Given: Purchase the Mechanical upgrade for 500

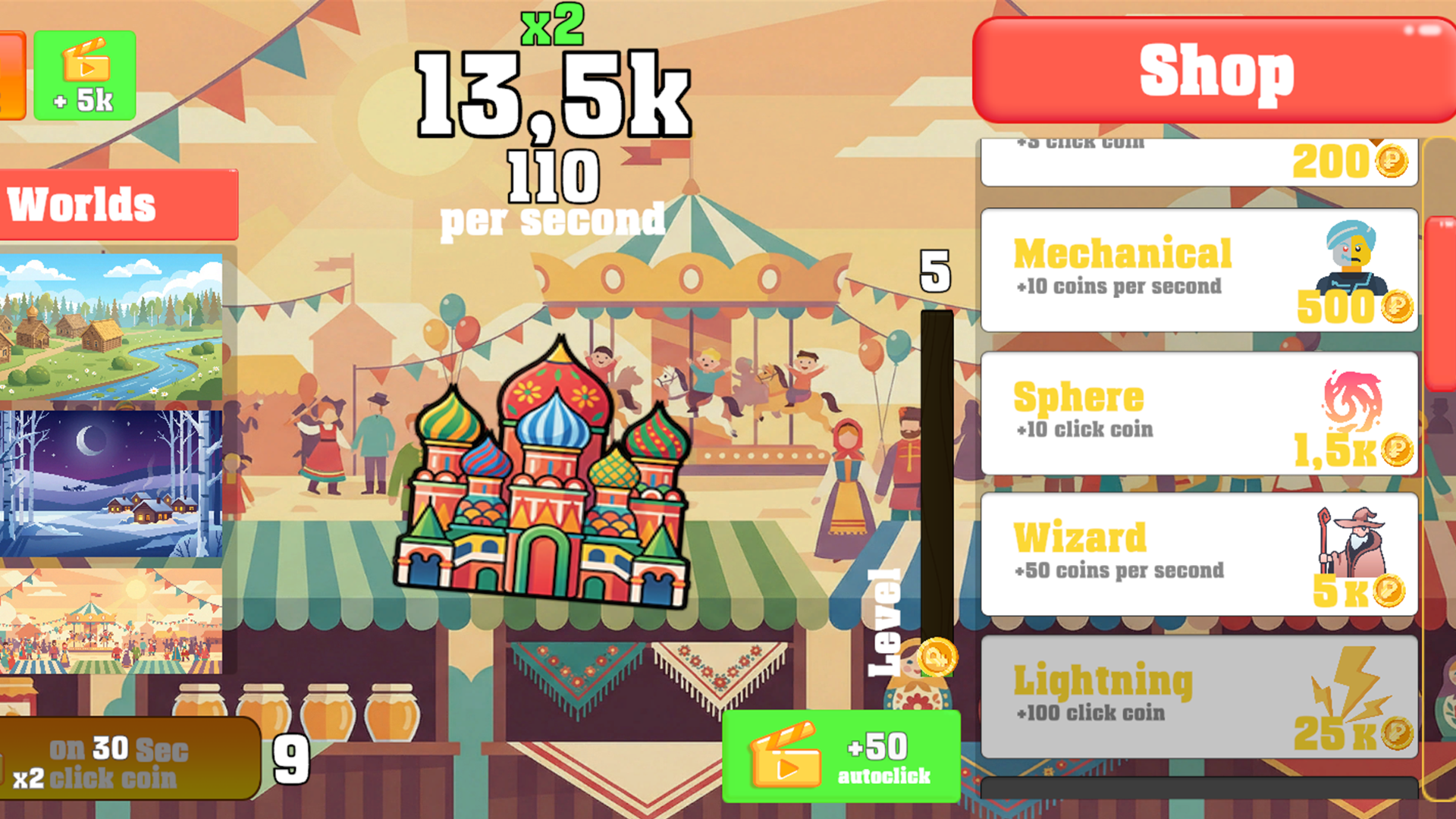Looking at the screenshot, I should [x=1198, y=269].
